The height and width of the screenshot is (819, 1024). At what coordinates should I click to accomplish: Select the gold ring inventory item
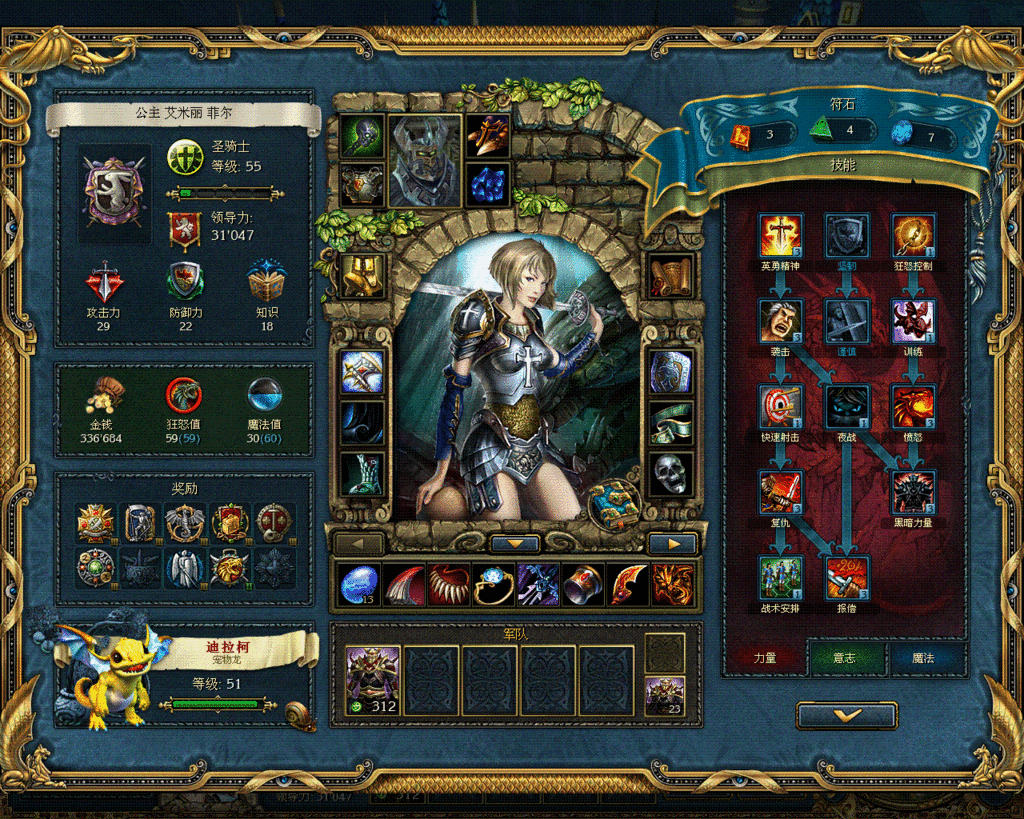click(492, 585)
